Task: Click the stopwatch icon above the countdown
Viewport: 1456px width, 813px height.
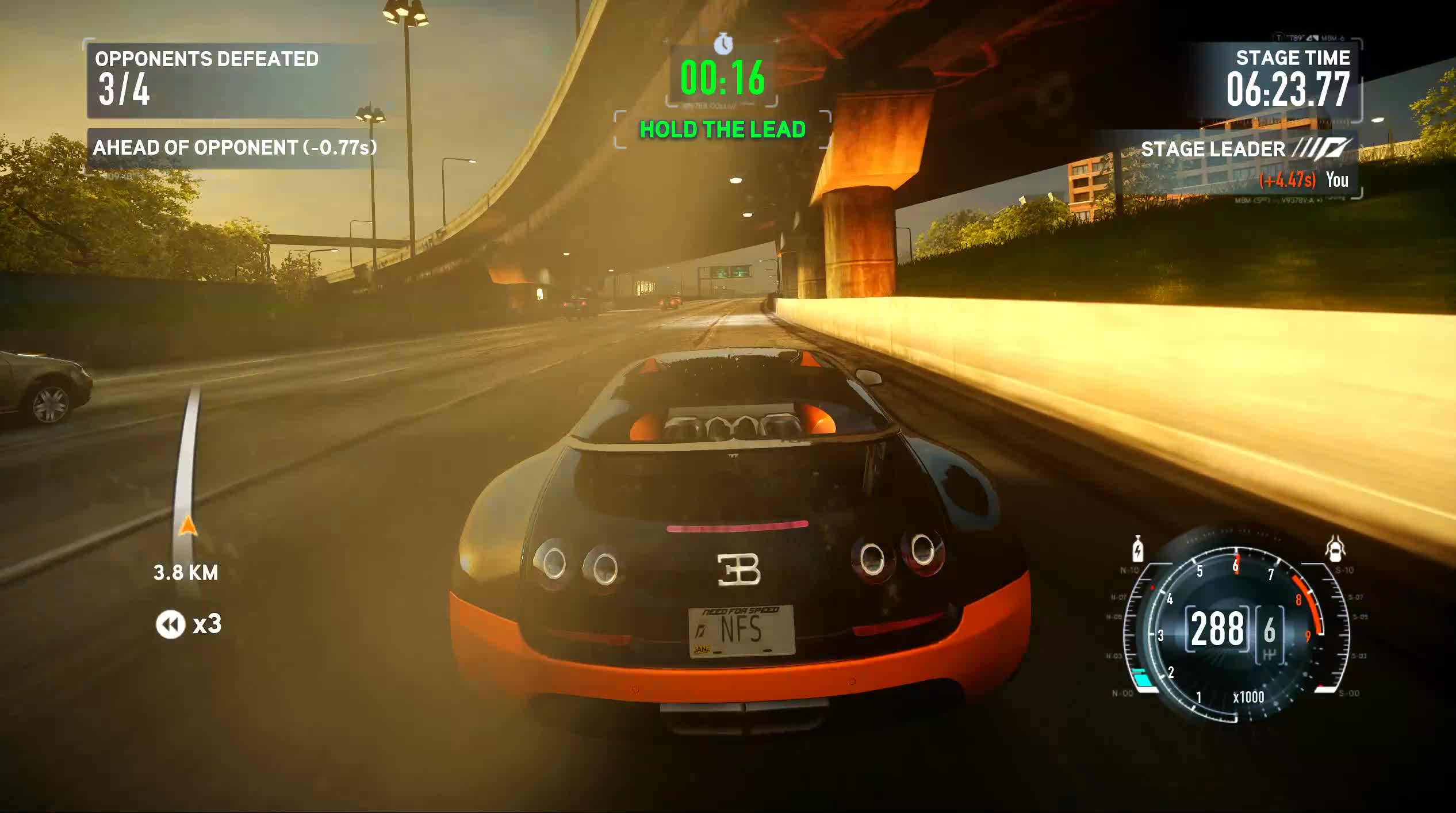Action: click(723, 44)
